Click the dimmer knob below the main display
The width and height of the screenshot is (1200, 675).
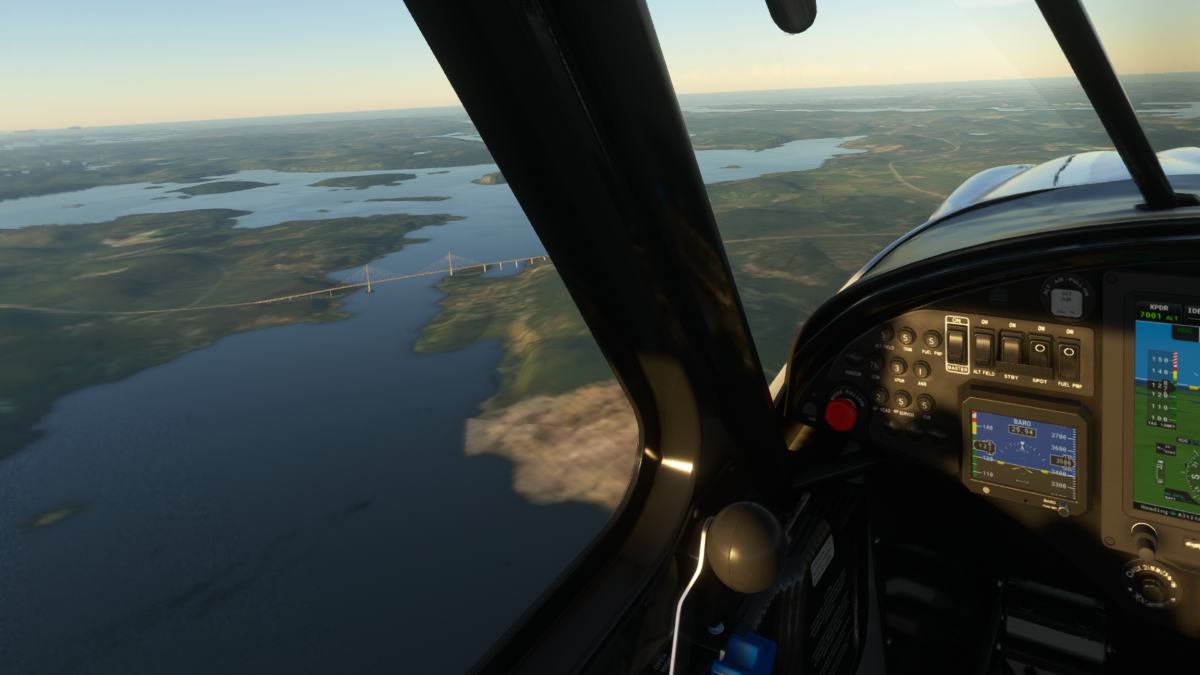tap(1152, 584)
